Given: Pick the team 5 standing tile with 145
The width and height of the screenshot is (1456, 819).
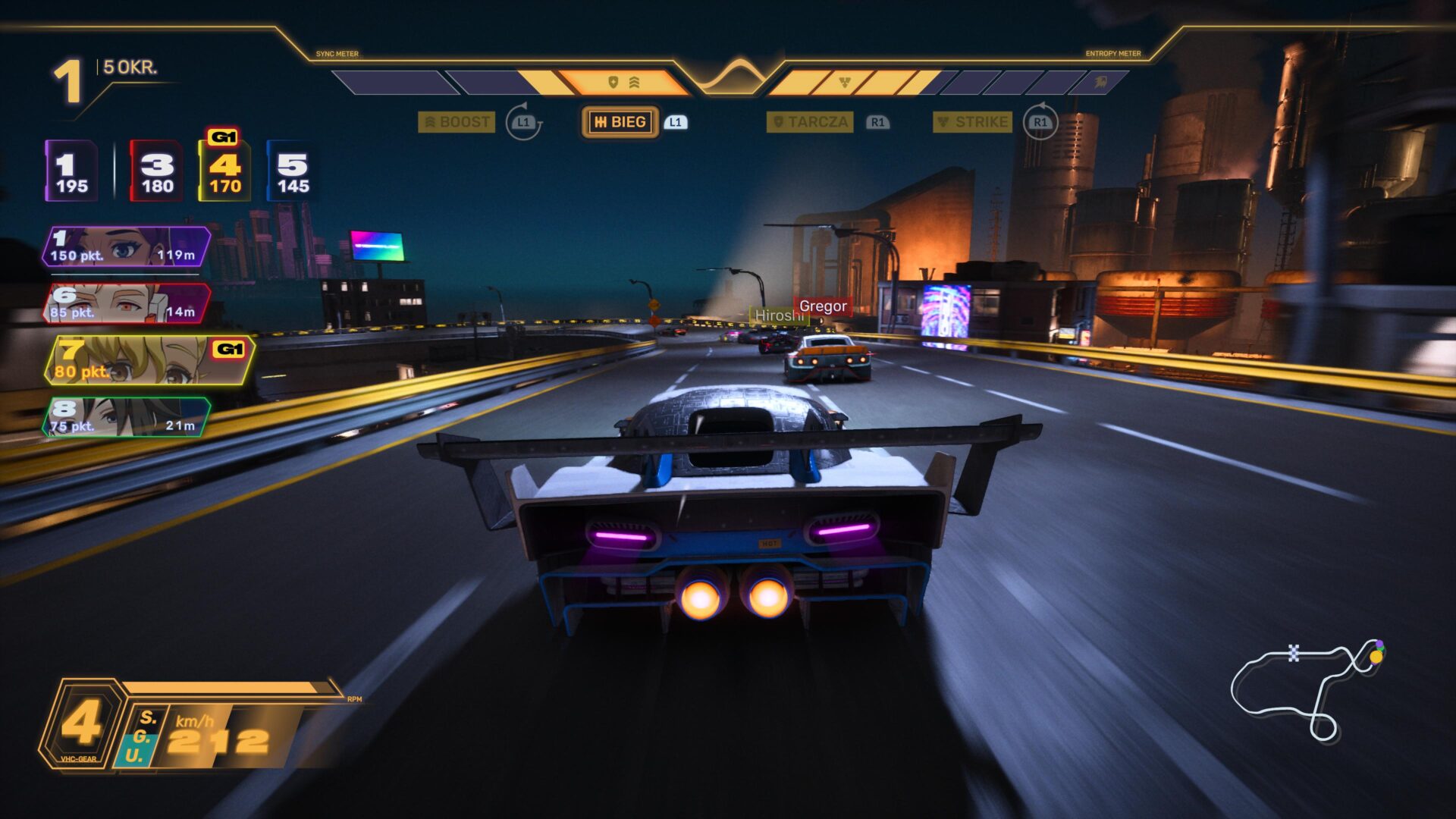Looking at the screenshot, I should click(293, 171).
